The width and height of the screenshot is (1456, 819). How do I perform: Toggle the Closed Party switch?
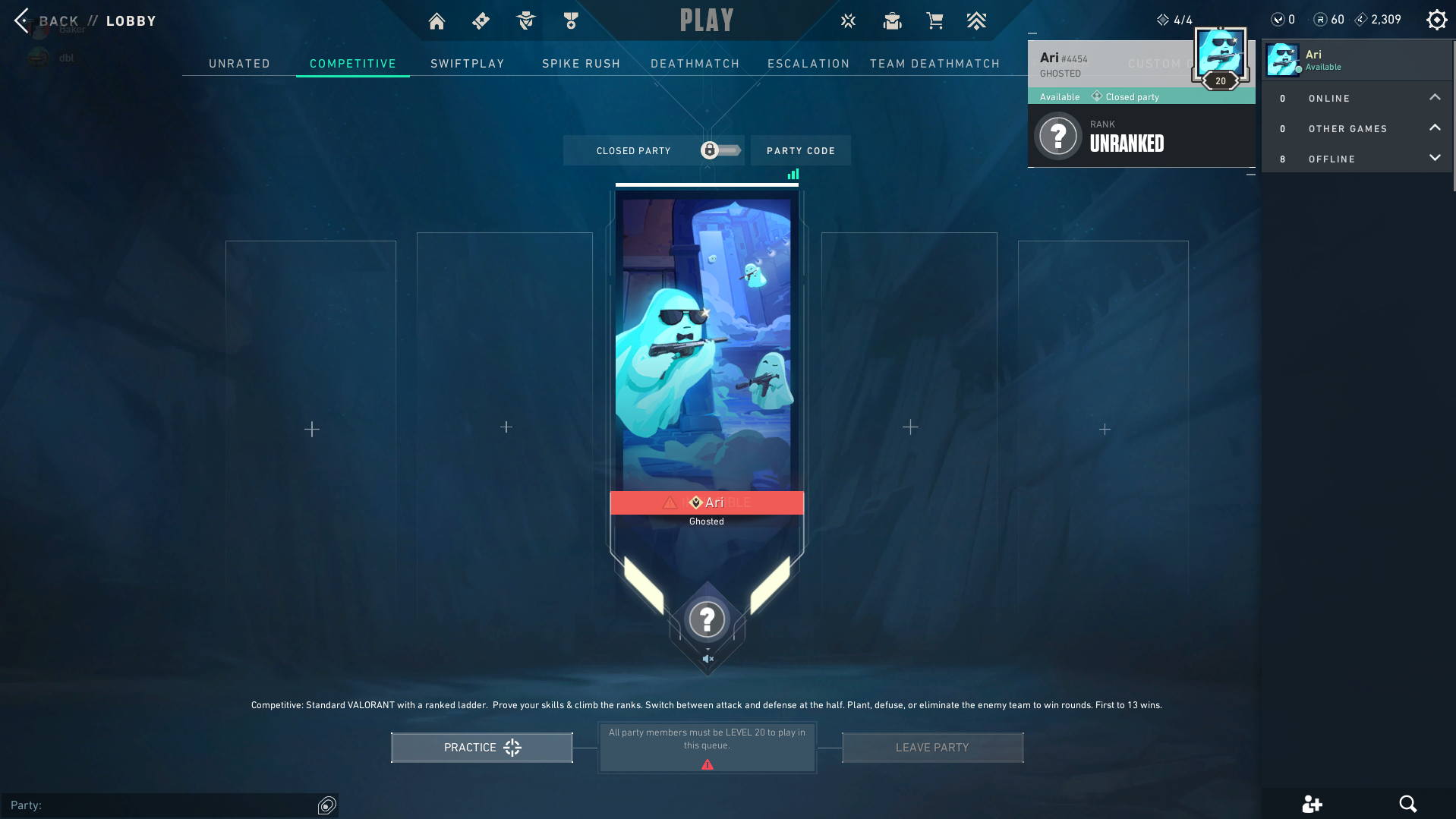coord(718,150)
